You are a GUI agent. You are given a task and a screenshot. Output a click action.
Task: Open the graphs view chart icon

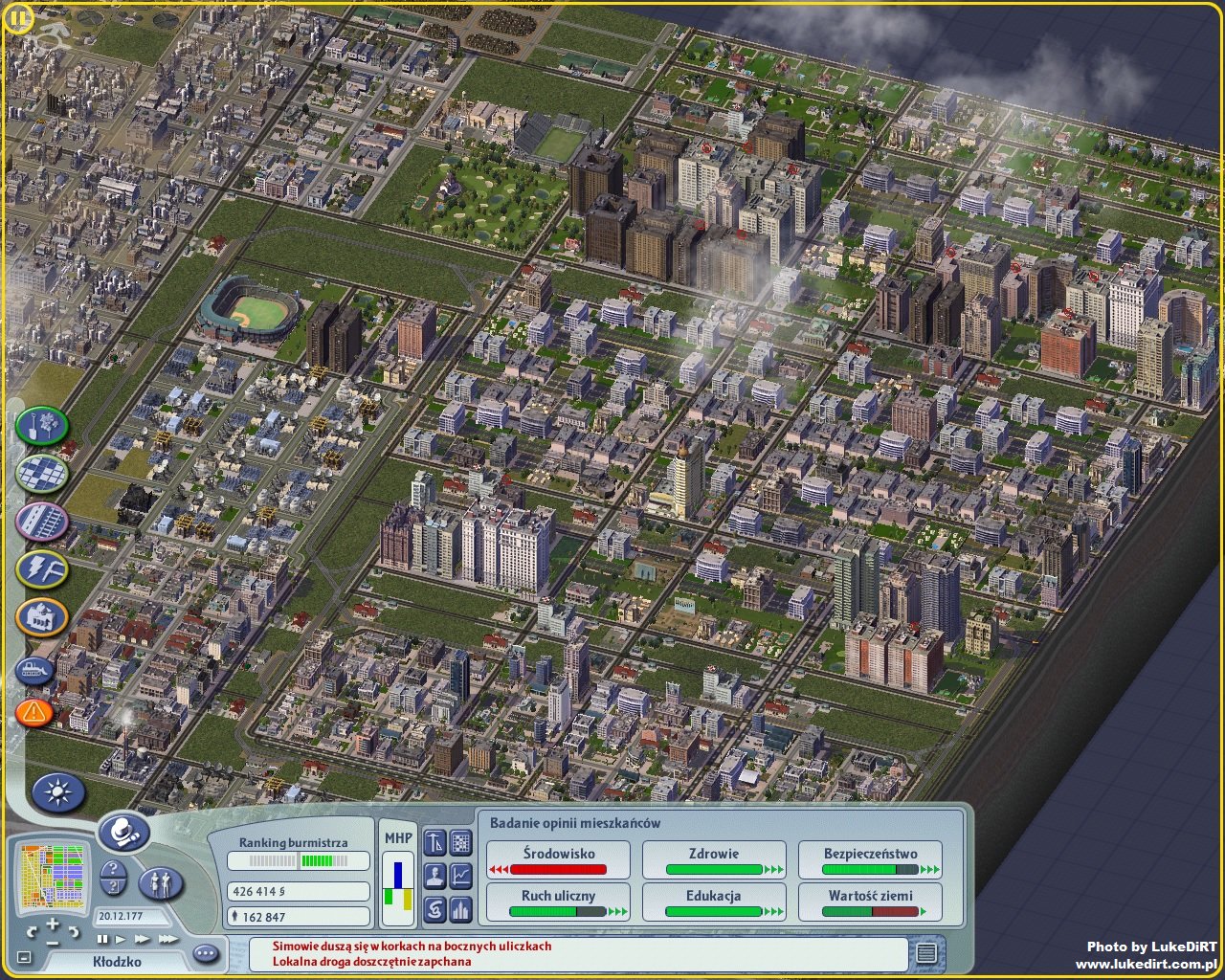(461, 874)
